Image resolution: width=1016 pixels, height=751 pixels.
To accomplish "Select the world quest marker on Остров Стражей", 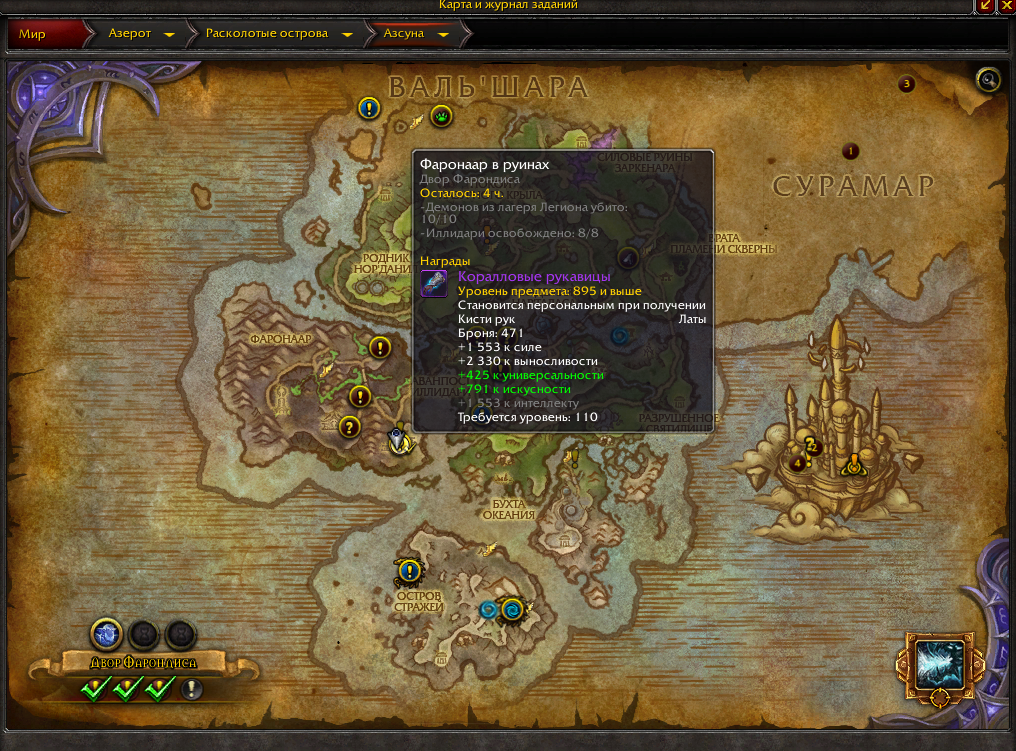I will click(408, 571).
